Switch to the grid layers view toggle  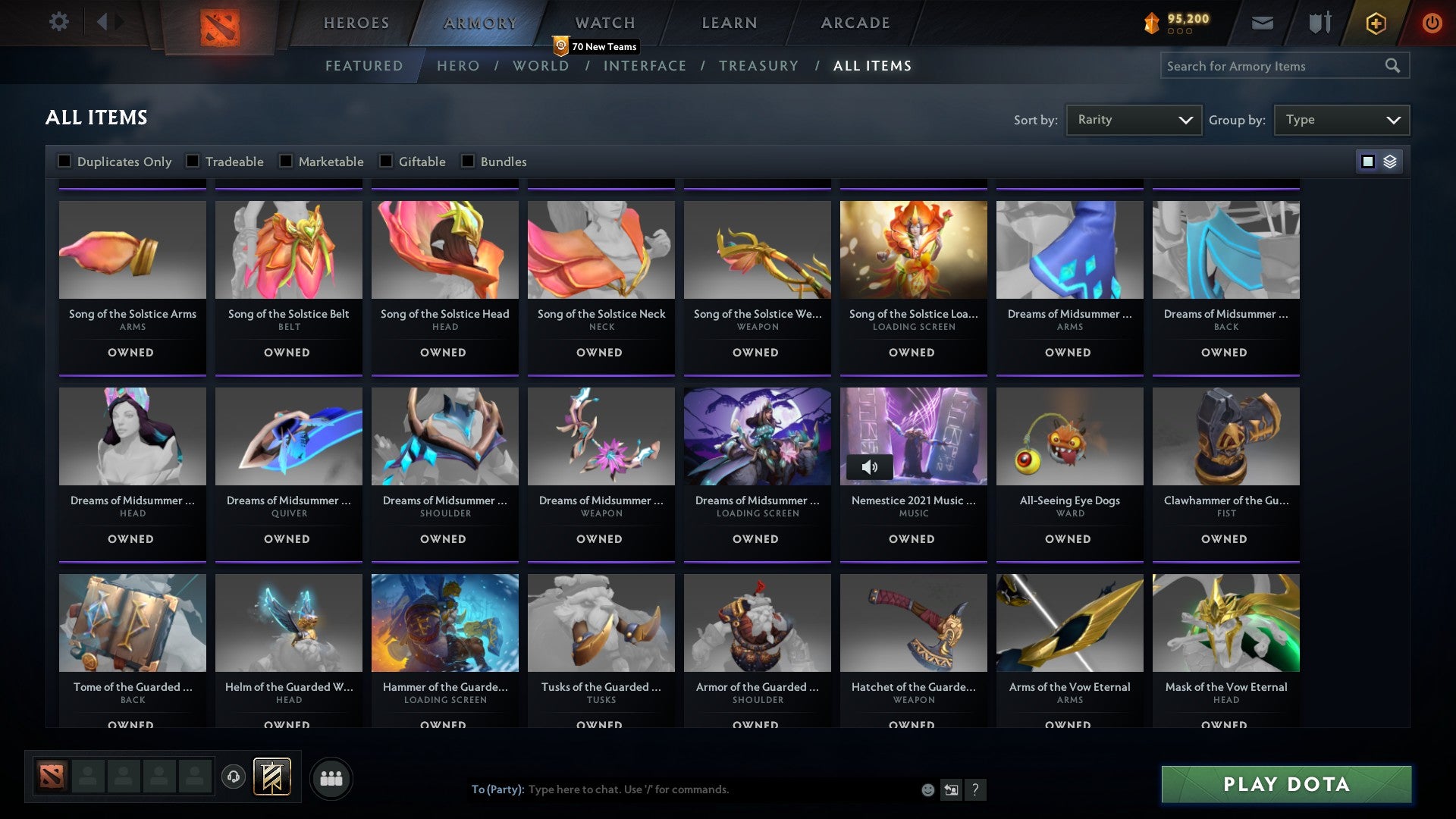click(x=1389, y=161)
